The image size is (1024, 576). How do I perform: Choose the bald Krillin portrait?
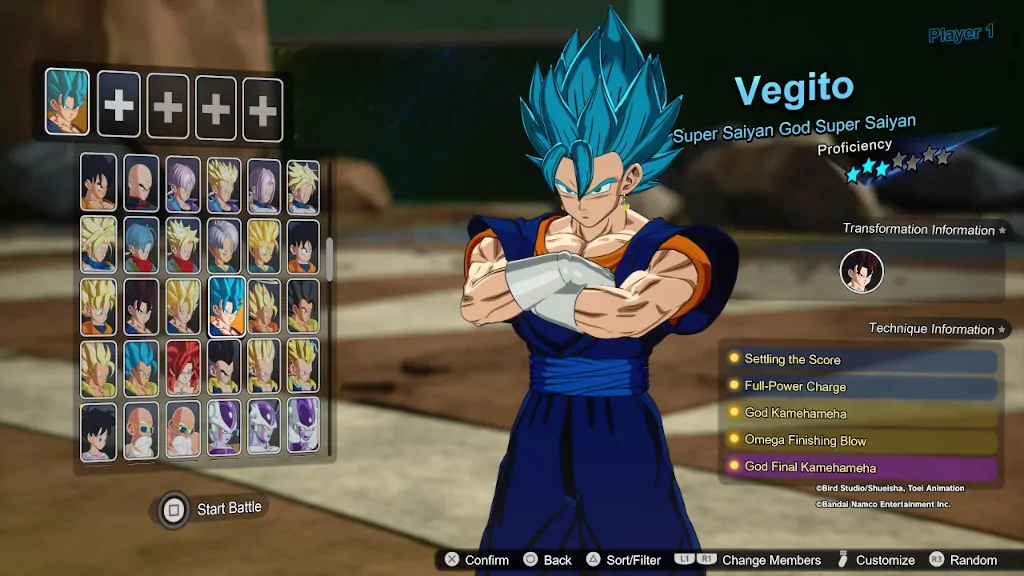(142, 182)
